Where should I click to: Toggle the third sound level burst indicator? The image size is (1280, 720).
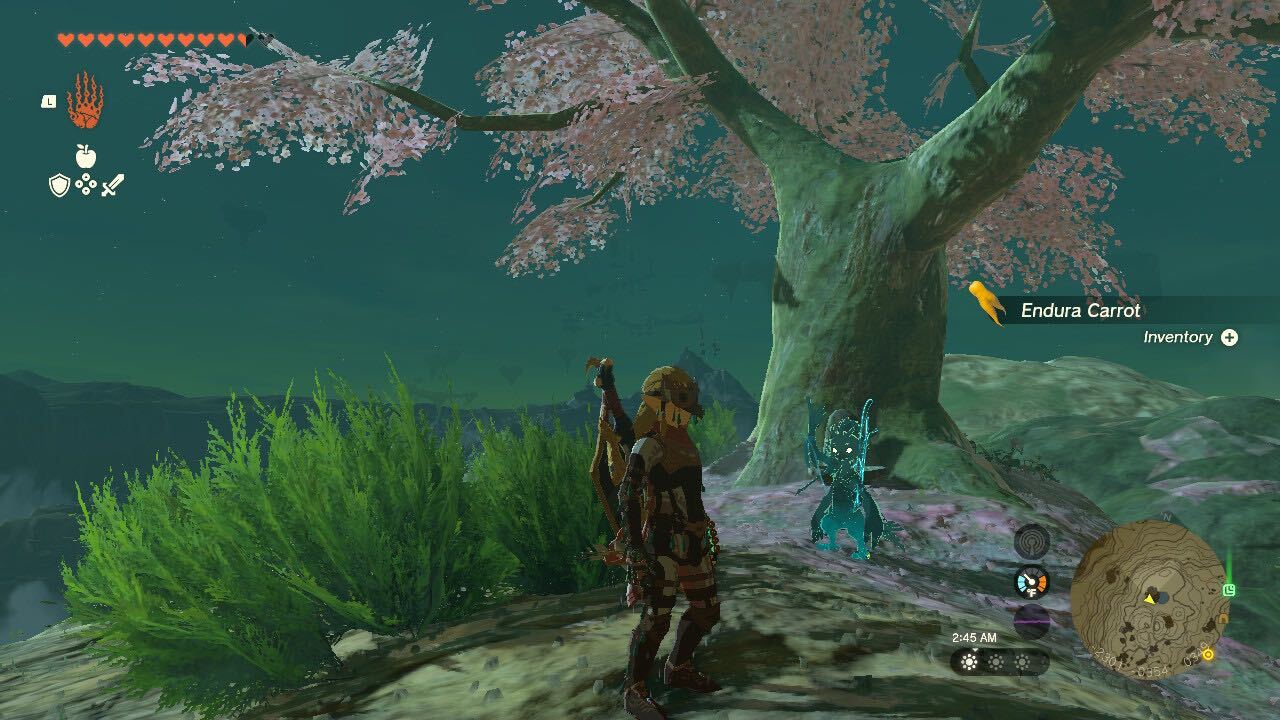[x=1024, y=661]
